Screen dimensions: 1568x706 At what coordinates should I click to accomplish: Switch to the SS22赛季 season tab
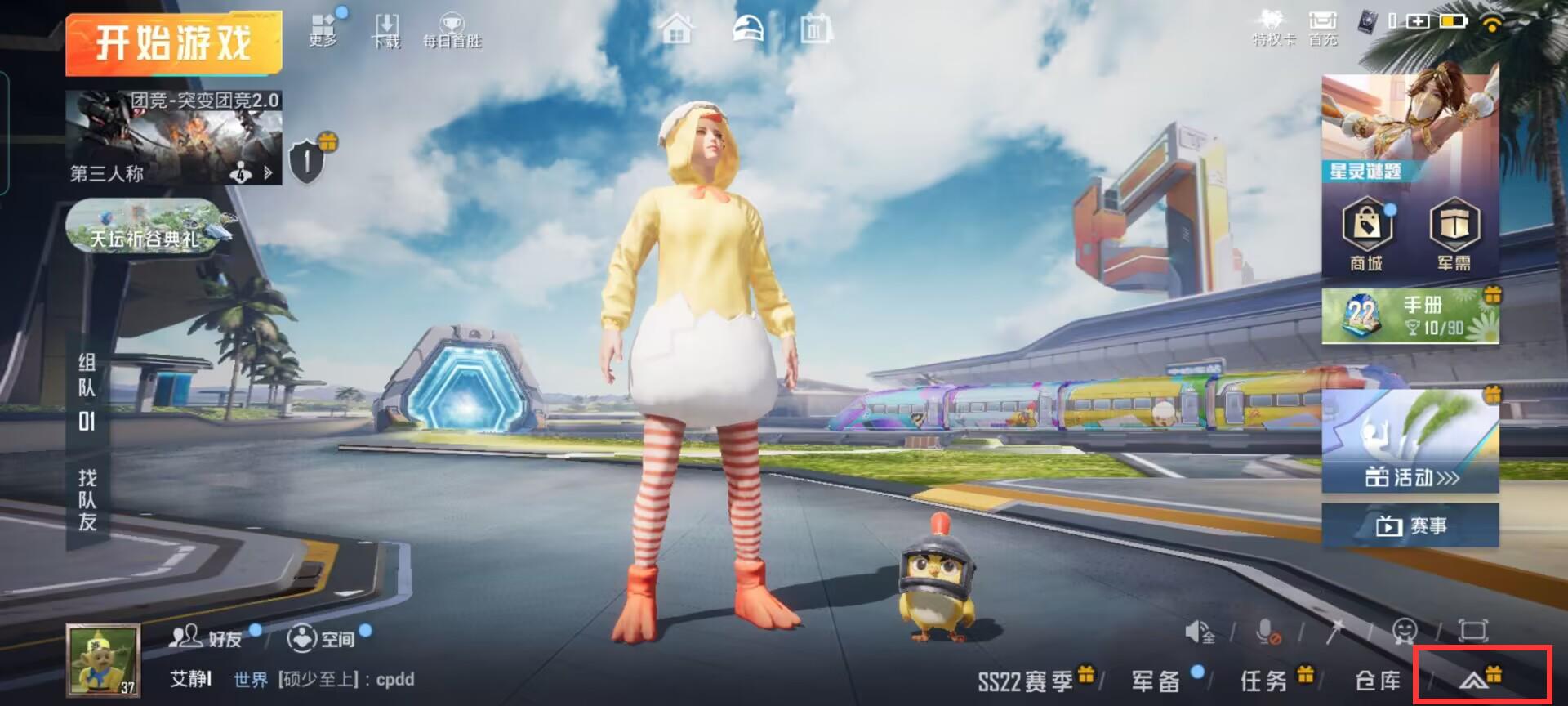(x=1026, y=681)
